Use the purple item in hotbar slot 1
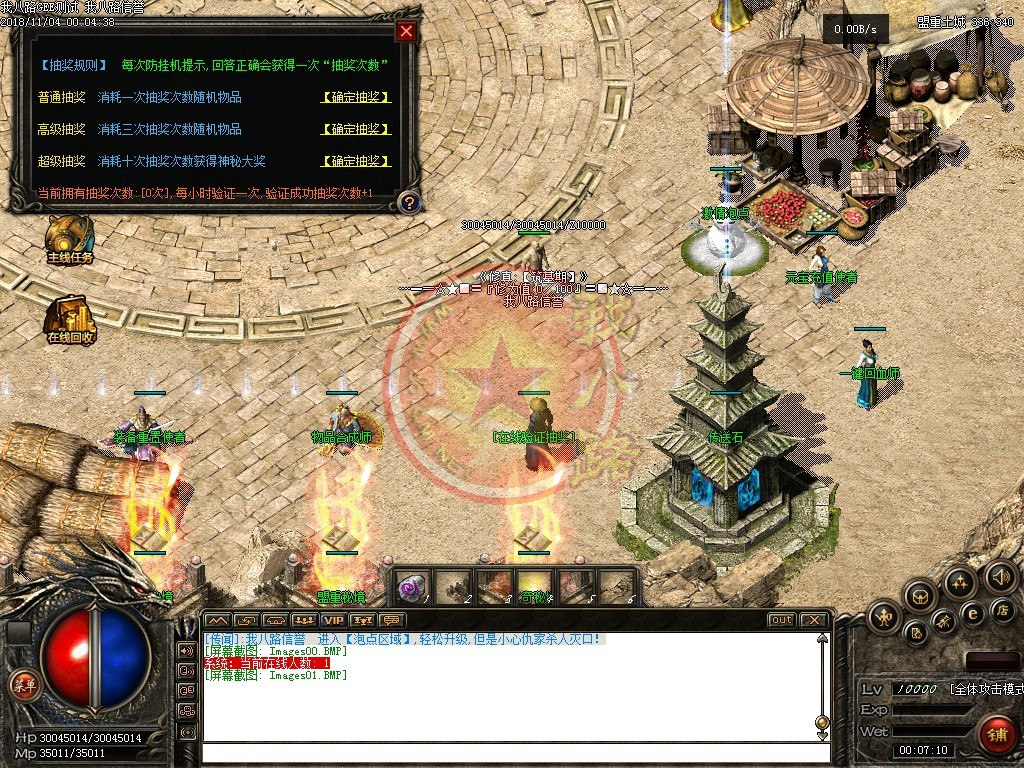 412,586
